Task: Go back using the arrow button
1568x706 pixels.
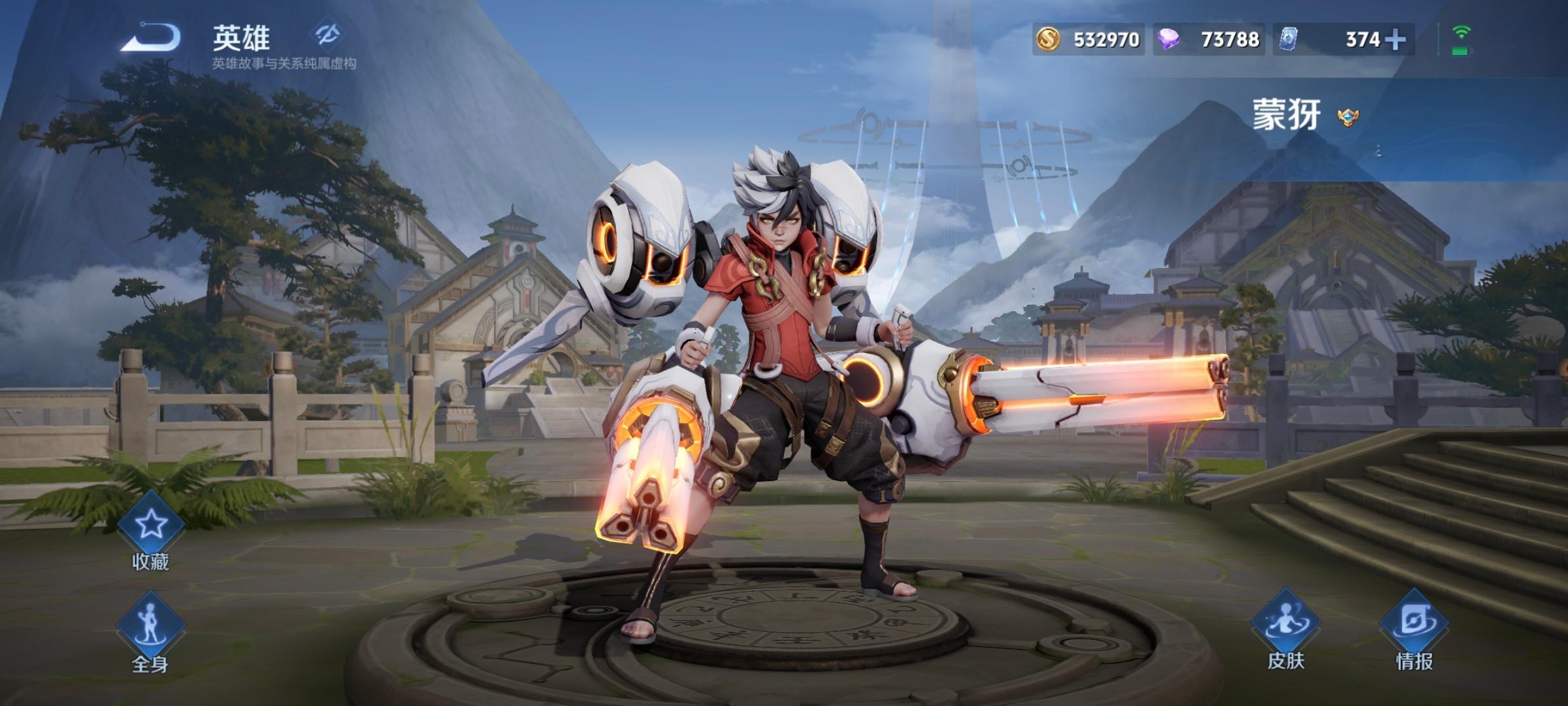Action: point(151,37)
